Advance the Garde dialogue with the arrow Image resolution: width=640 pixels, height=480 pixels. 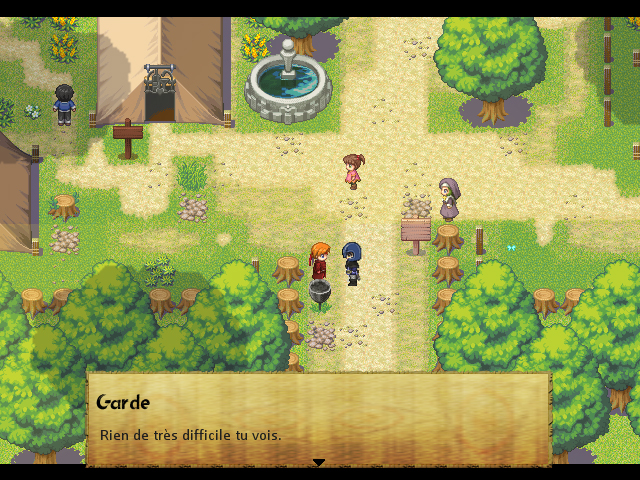319,462
